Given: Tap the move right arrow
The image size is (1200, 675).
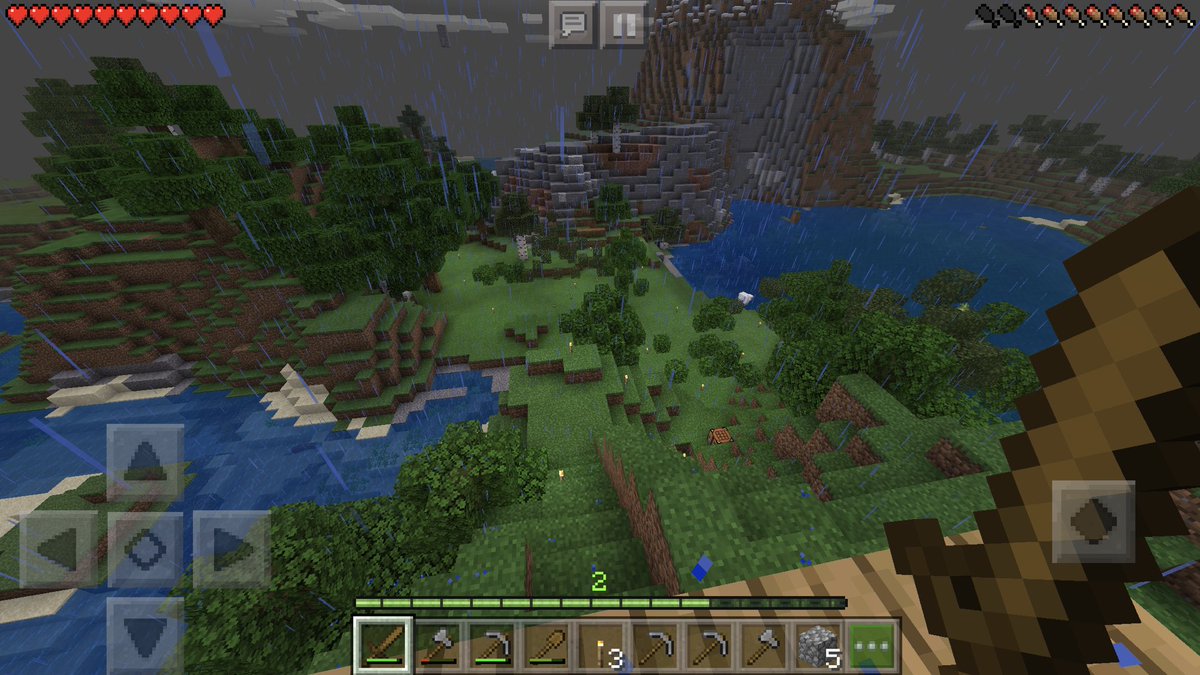Looking at the screenshot, I should 232,549.
